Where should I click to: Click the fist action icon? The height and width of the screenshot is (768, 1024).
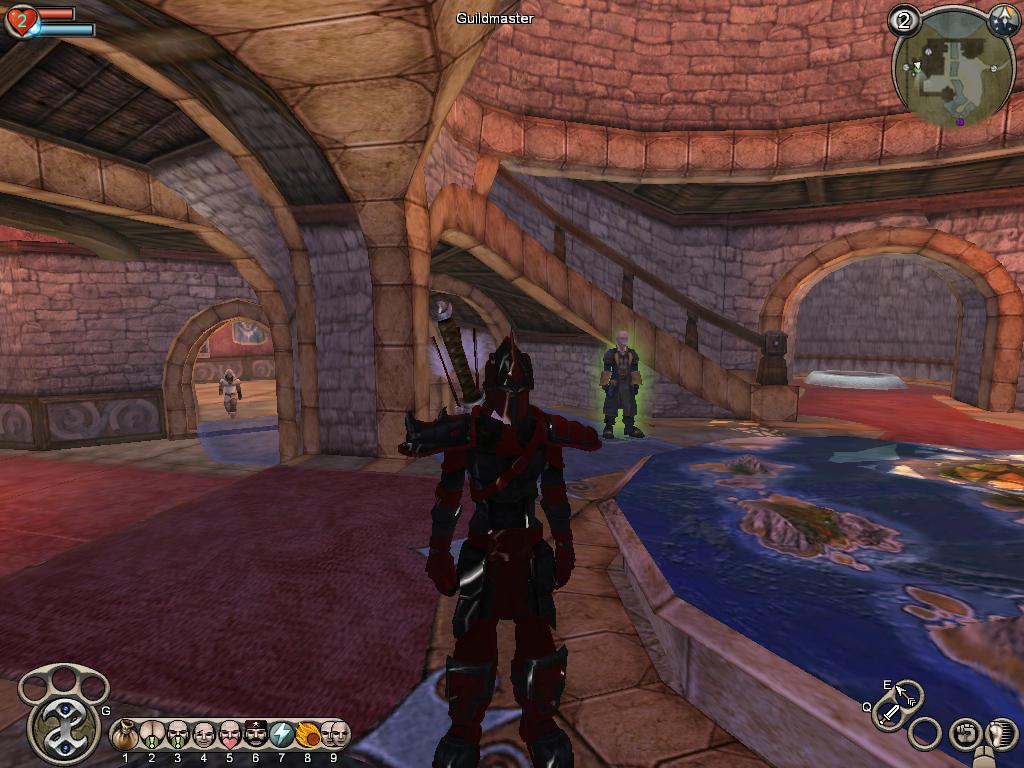click(964, 733)
